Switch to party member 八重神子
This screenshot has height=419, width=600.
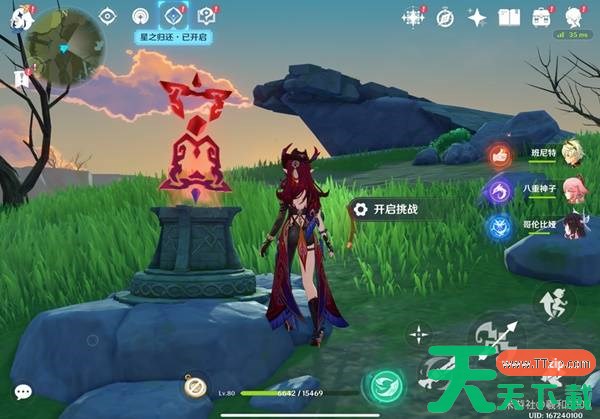coord(572,190)
